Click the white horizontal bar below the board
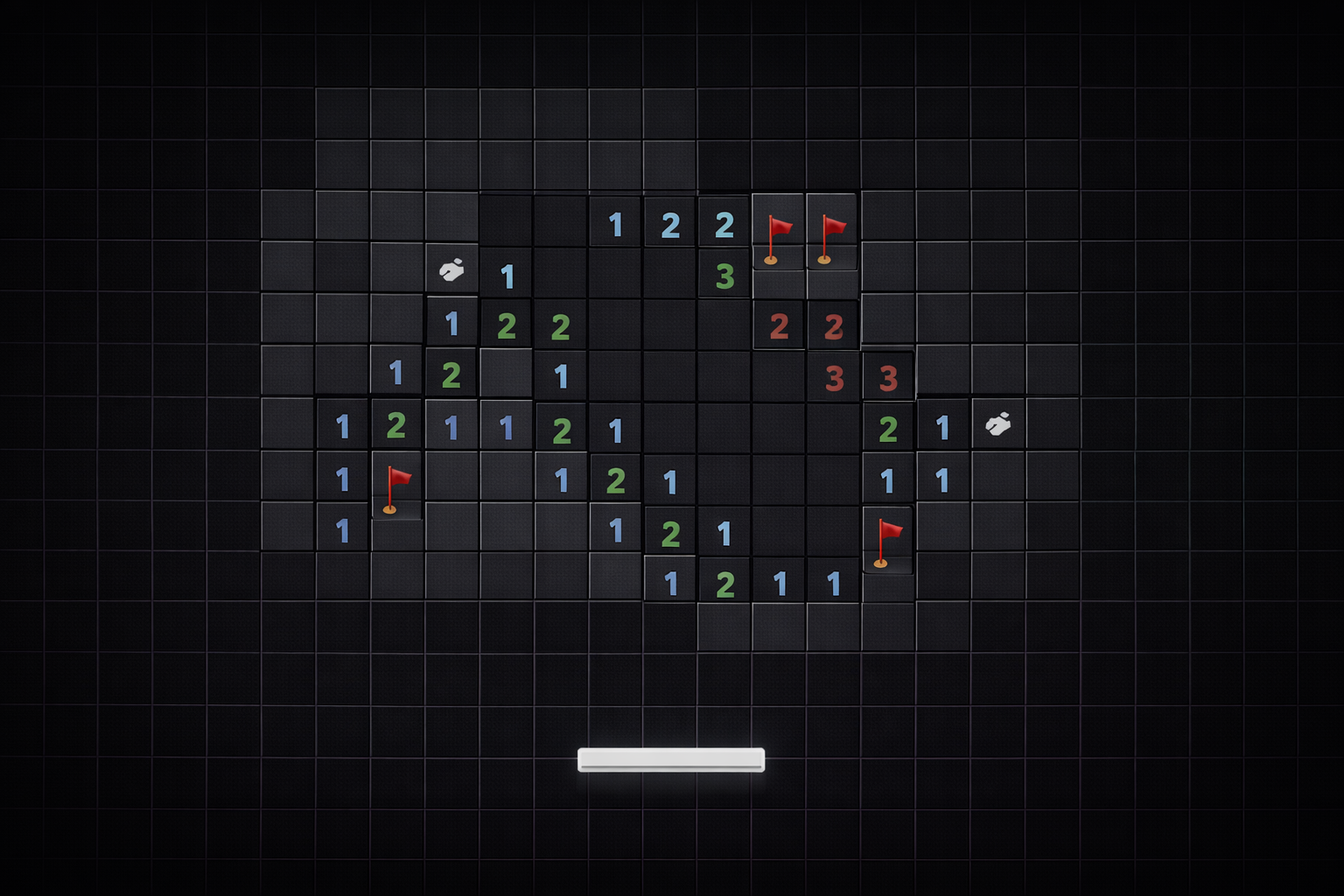This screenshot has width=1344, height=896. pos(672,759)
